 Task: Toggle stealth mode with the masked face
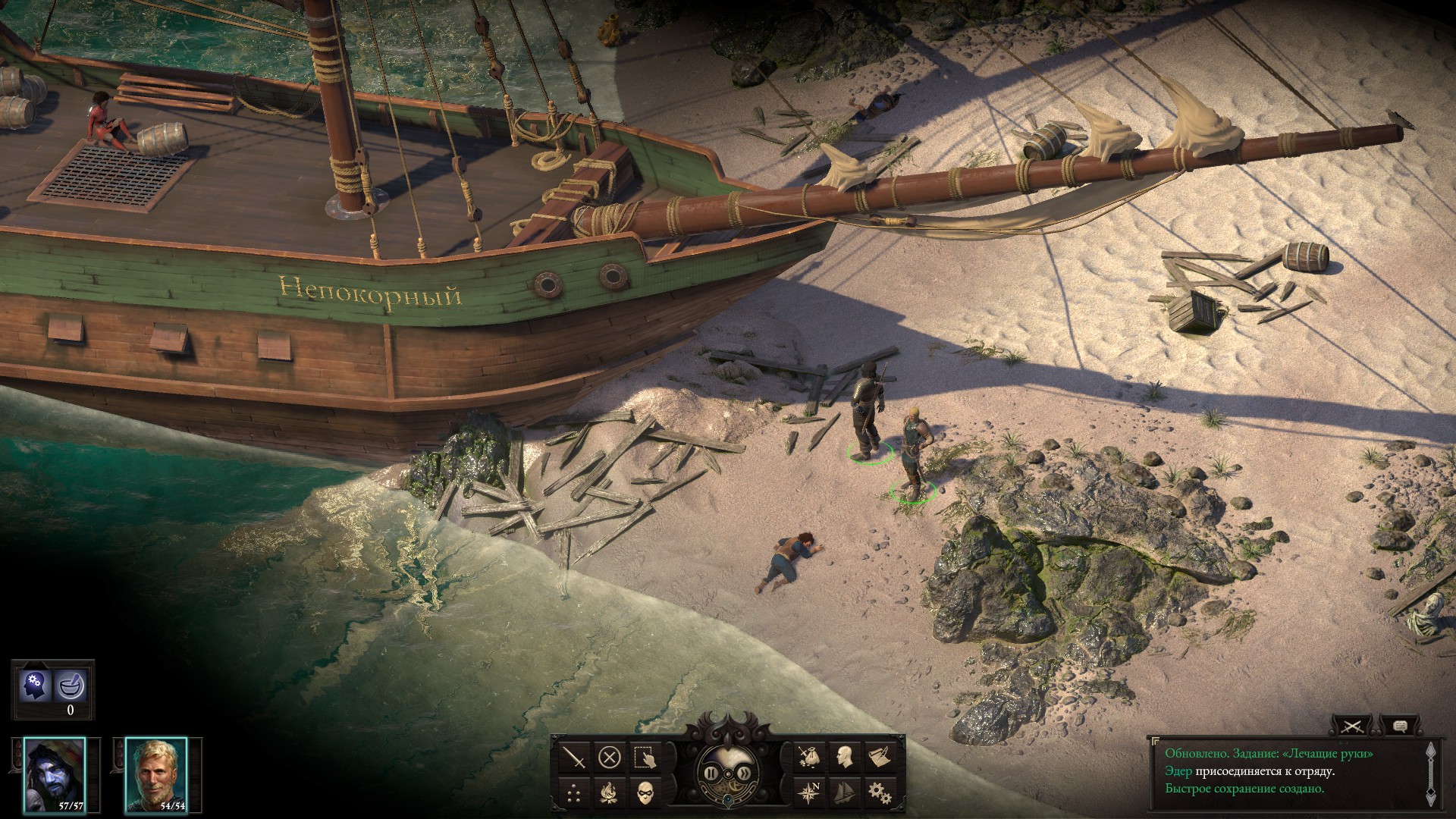[645, 792]
